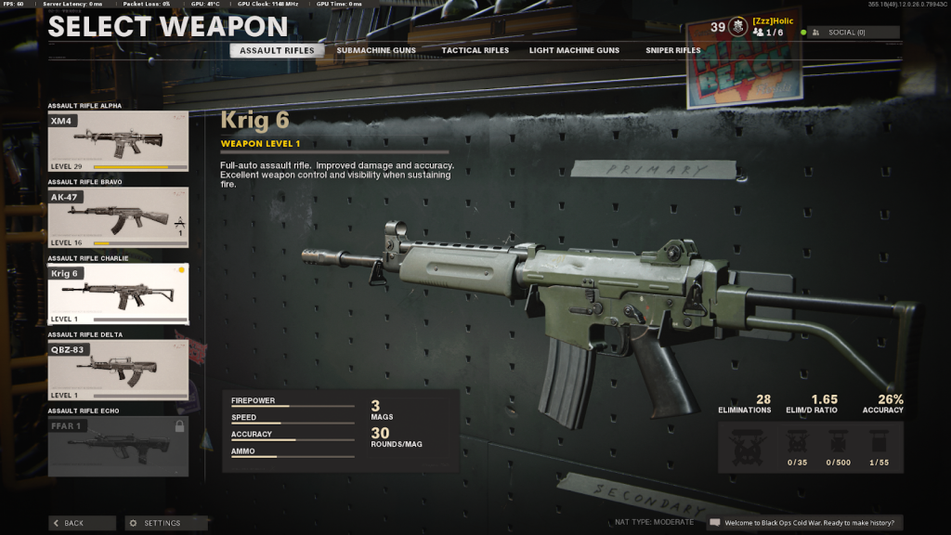Open the Submachine Guns tab
951x535 pixels.
376,50
